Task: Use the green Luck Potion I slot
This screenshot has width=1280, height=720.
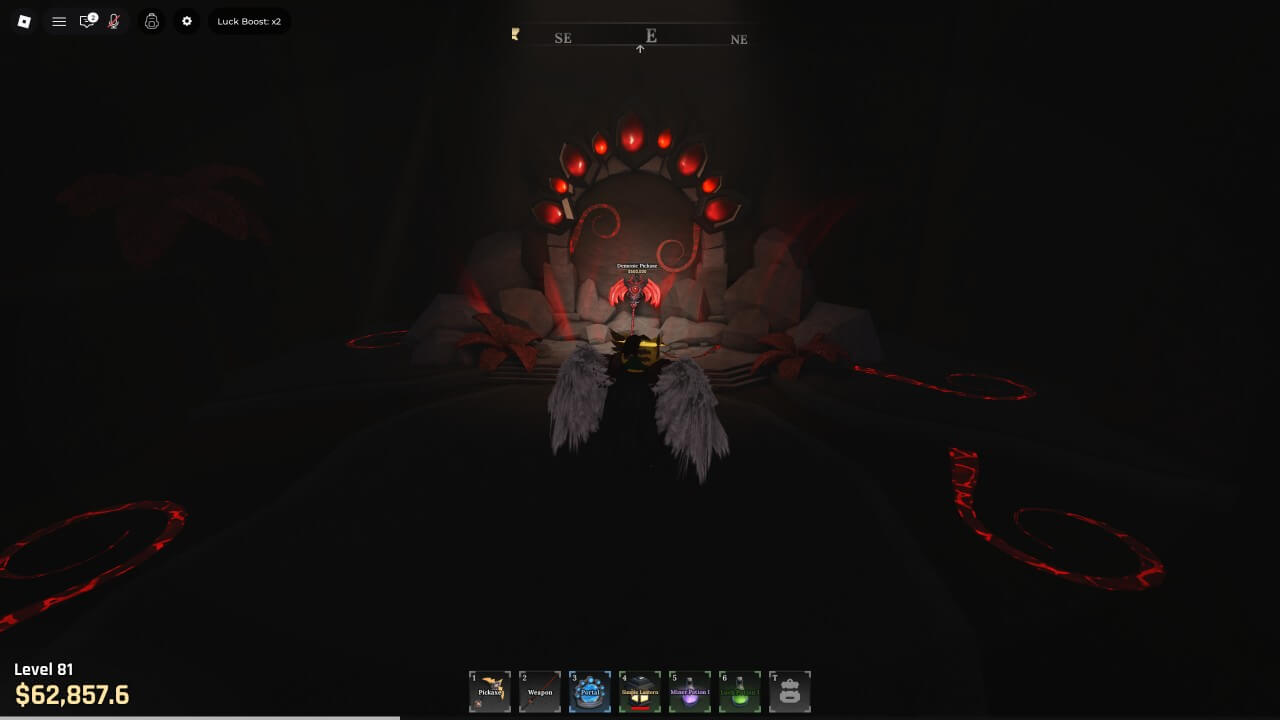Action: tap(740, 691)
